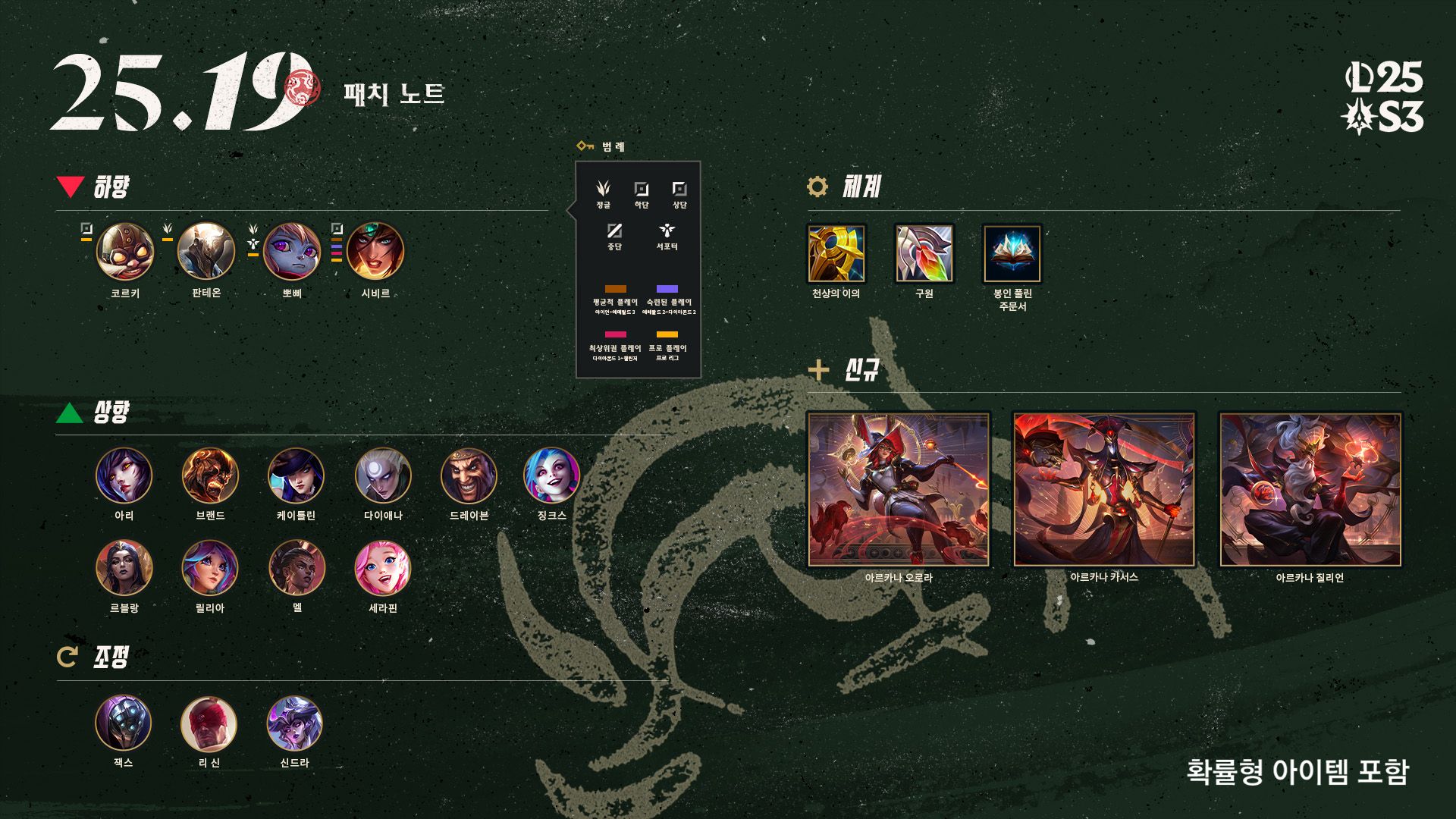Image resolution: width=1456 pixels, height=819 pixels.
Task: Open the 세라핀 buff entry
Action: [x=383, y=568]
